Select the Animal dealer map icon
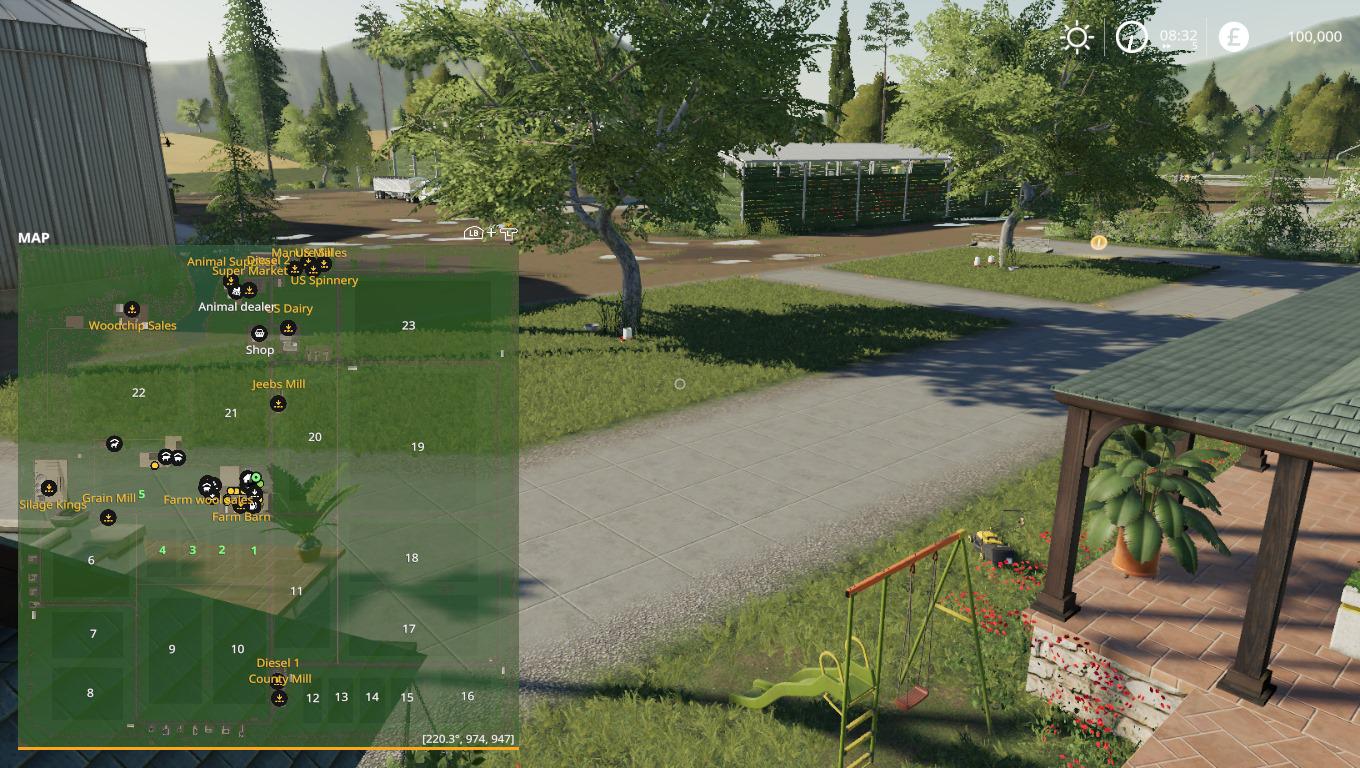The image size is (1360, 768). [x=236, y=291]
